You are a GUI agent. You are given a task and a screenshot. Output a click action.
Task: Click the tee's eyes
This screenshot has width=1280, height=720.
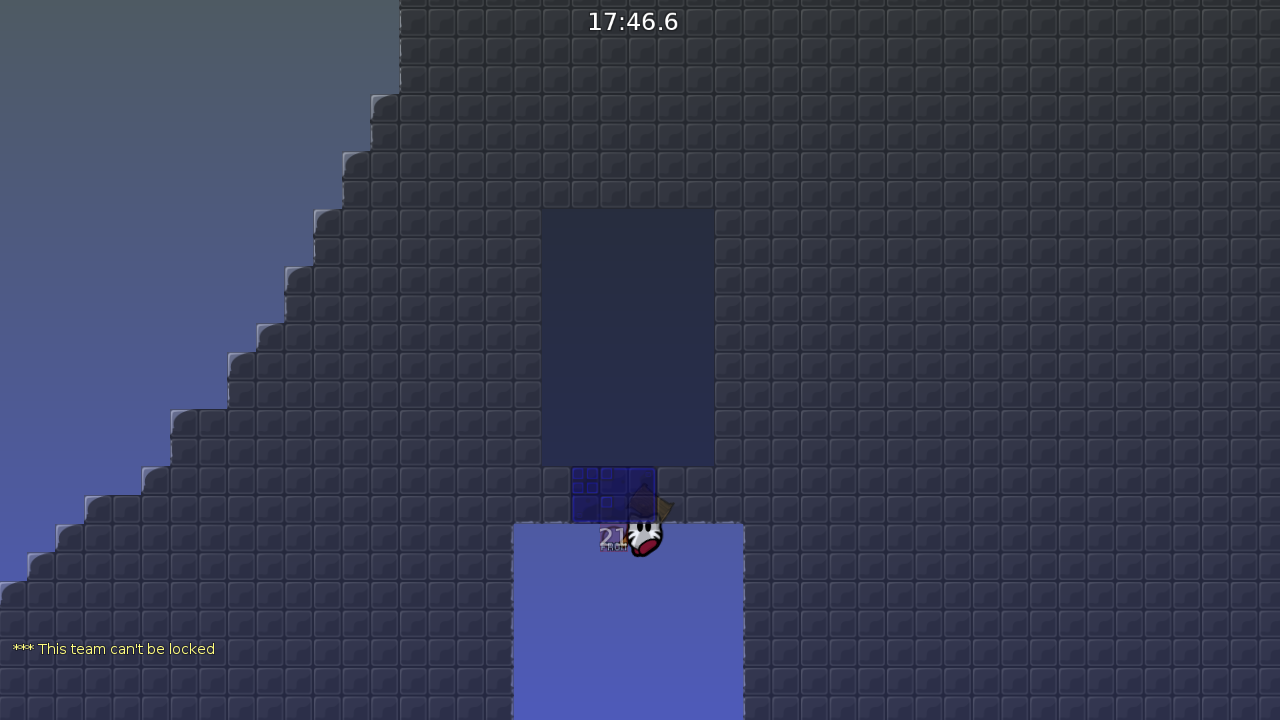pos(646,528)
